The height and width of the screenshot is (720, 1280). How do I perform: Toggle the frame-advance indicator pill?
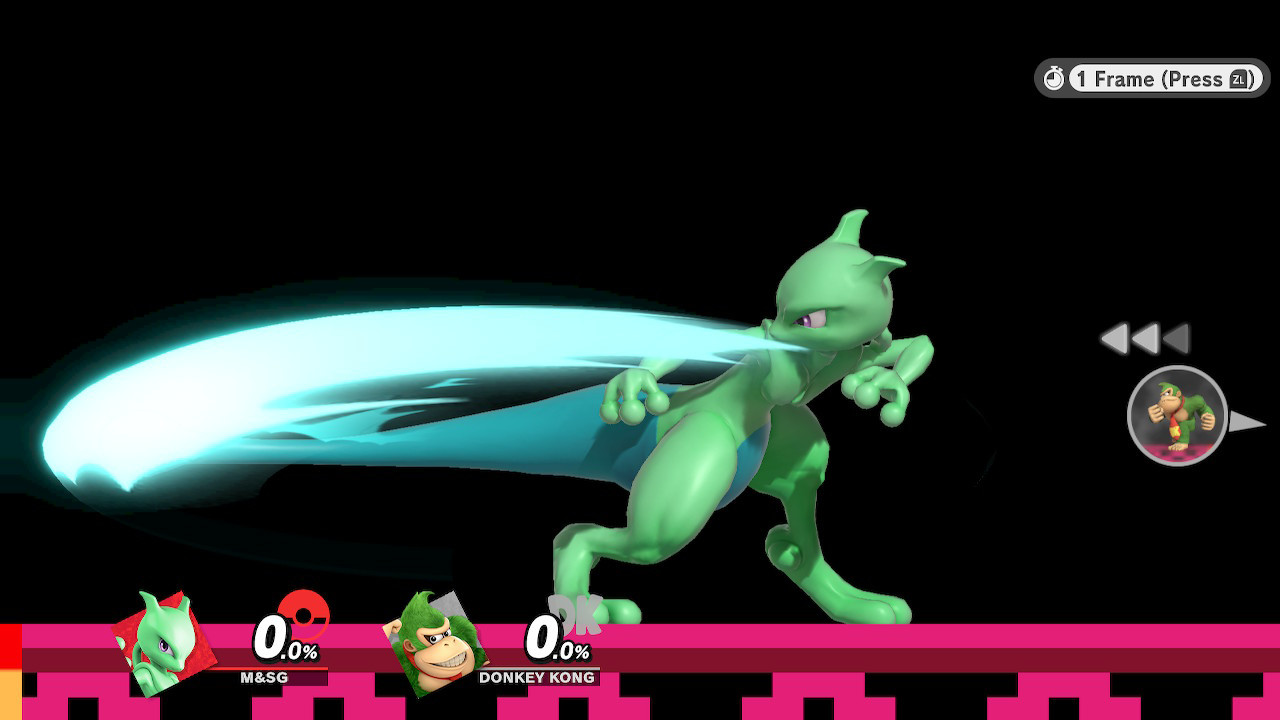point(1148,79)
